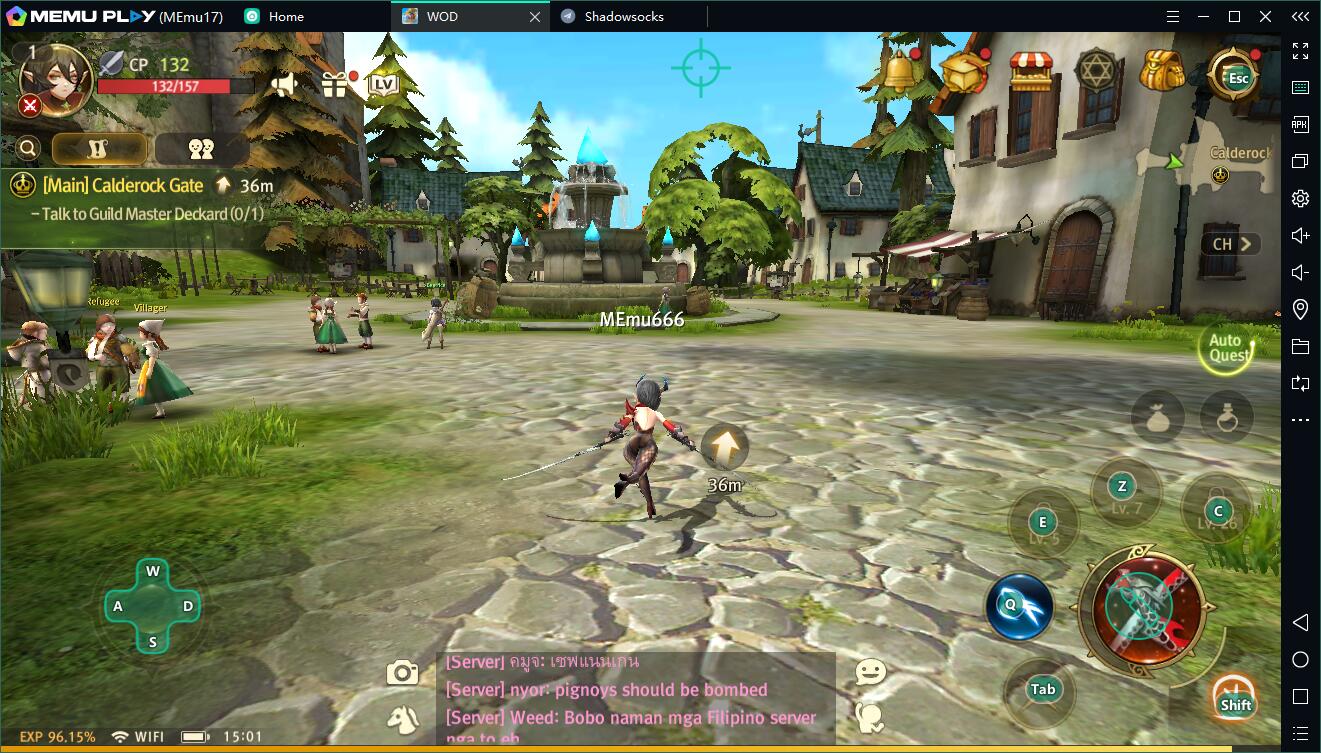Take a screenshot with the camera icon
Image resolution: width=1321 pixels, height=753 pixels.
pyautogui.click(x=402, y=673)
